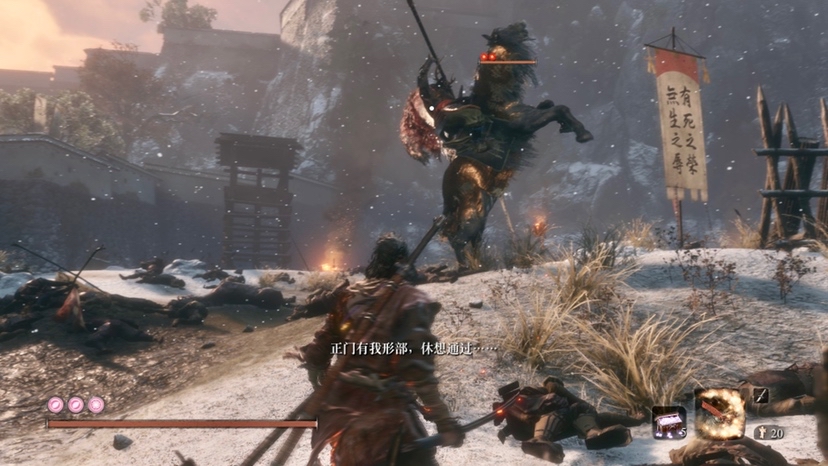Viewport: 828px width, 466px height.
Task: Activate the glowing prosthetic tool icon
Action: pos(720,413)
